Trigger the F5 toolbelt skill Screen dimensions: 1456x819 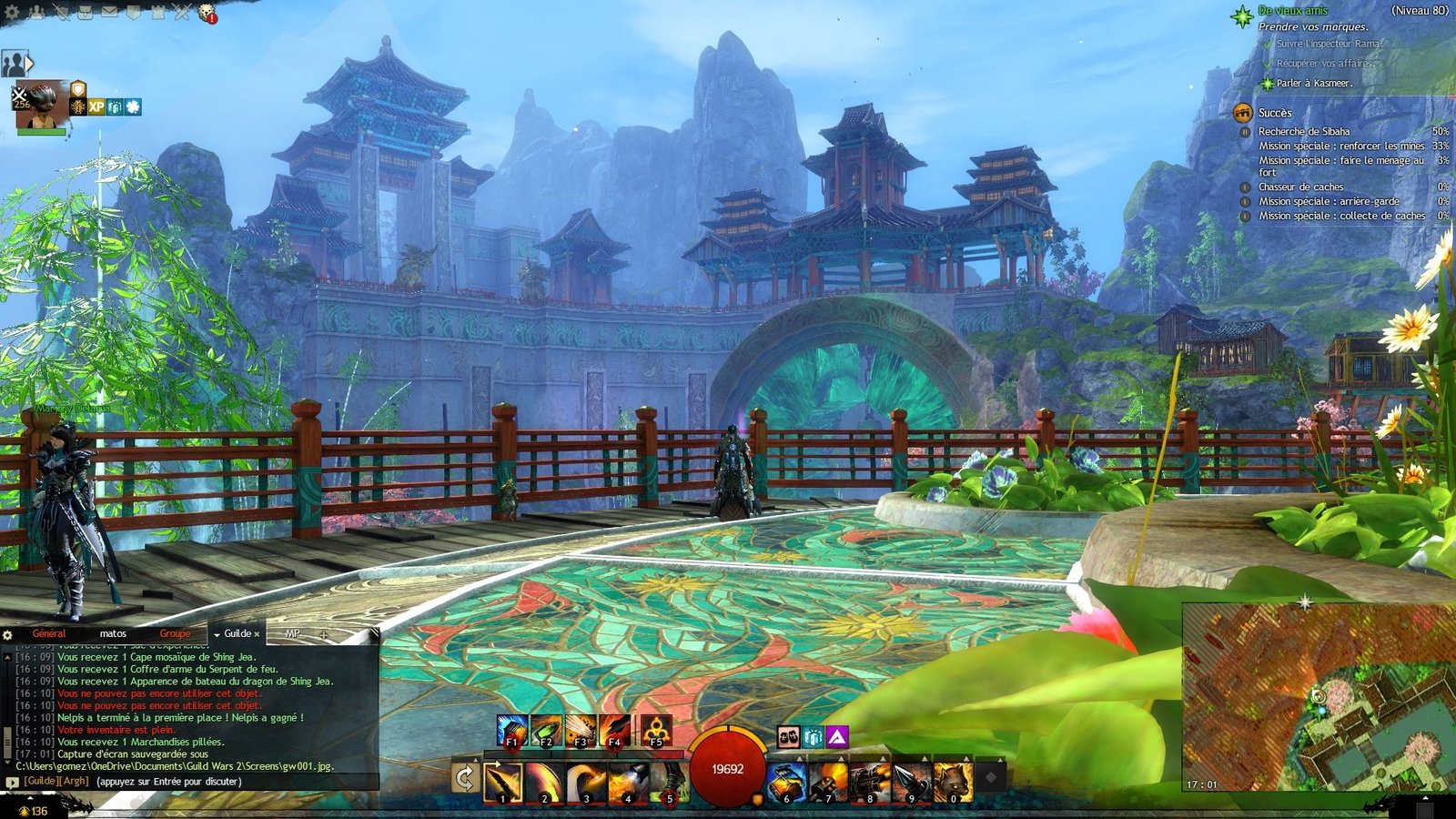point(655,731)
